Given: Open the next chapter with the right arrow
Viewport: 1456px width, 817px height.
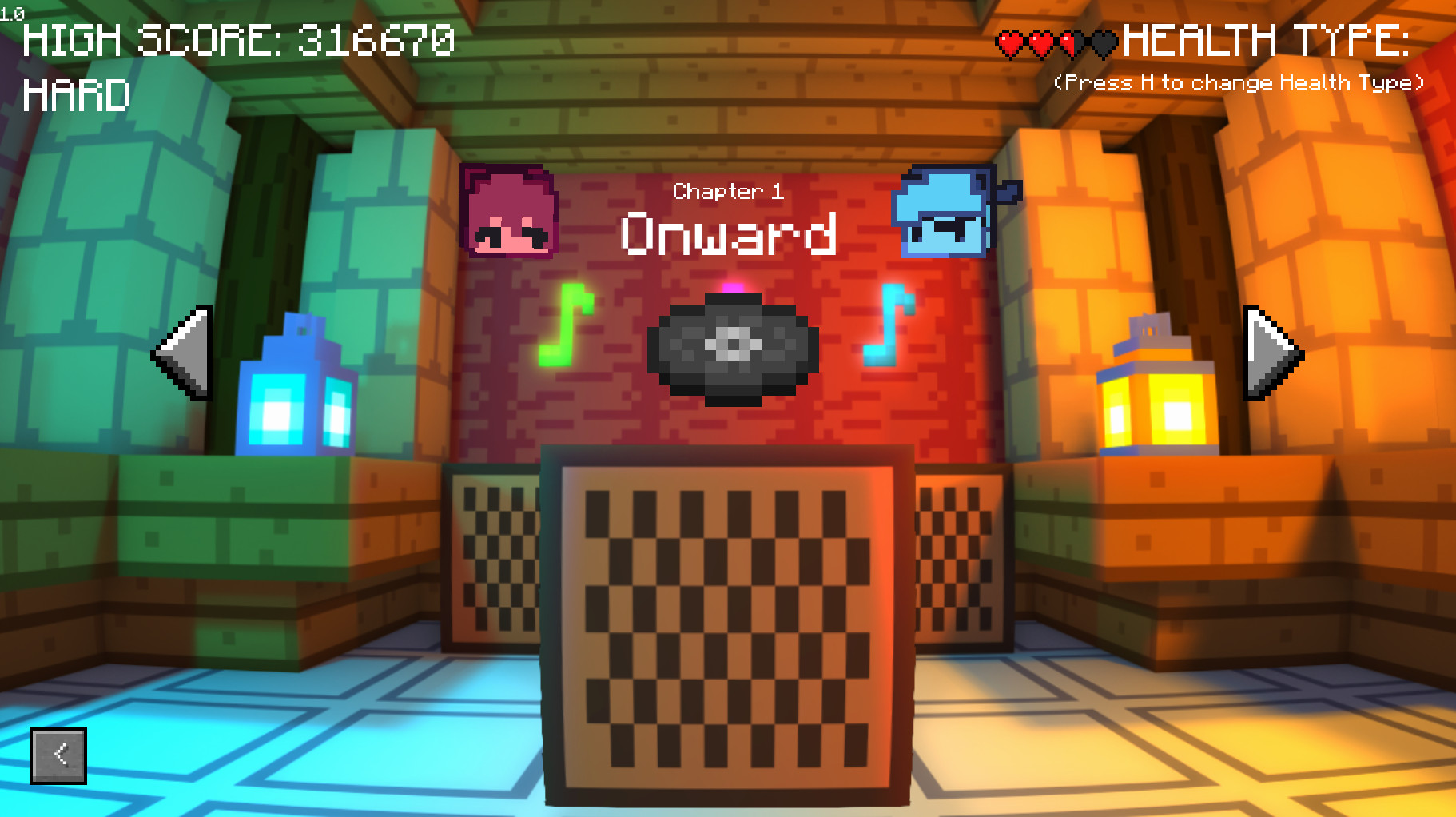Looking at the screenshot, I should 1270,352.
